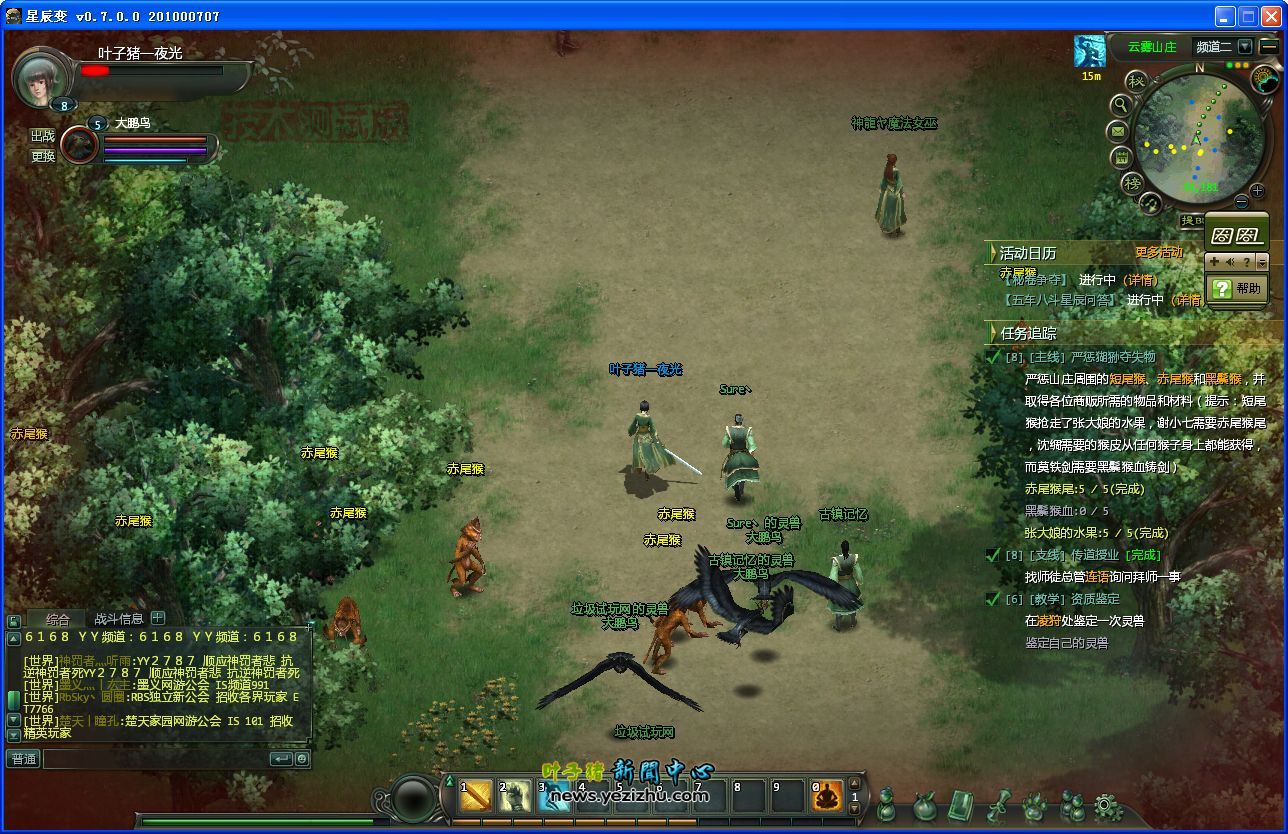This screenshot has width=1288, height=834.
Task: Open the mail envelope icon beside minimap
Action: 1118,131
